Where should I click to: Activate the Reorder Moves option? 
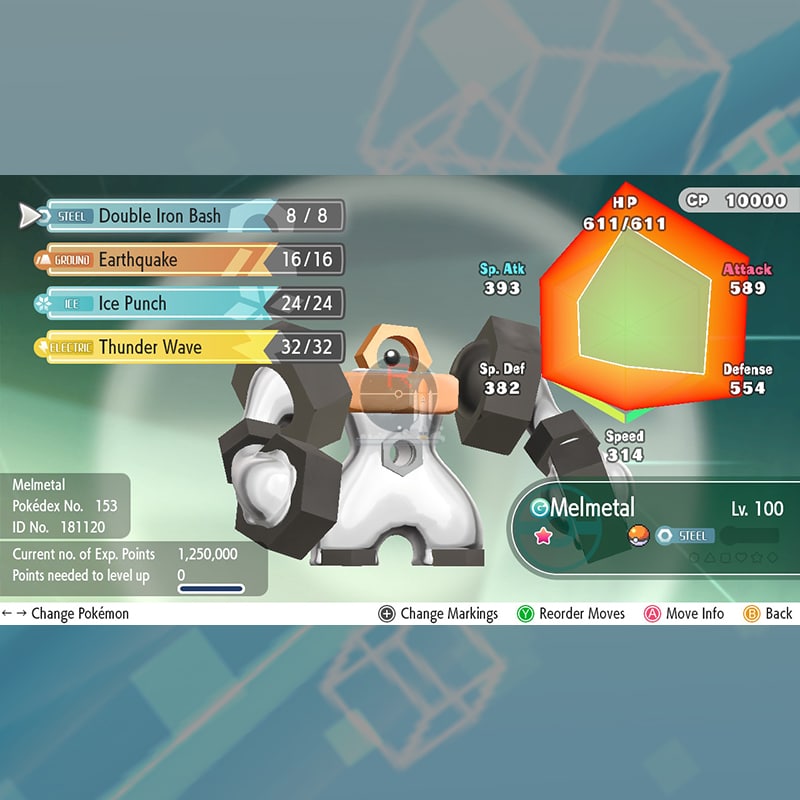pyautogui.click(x=571, y=613)
